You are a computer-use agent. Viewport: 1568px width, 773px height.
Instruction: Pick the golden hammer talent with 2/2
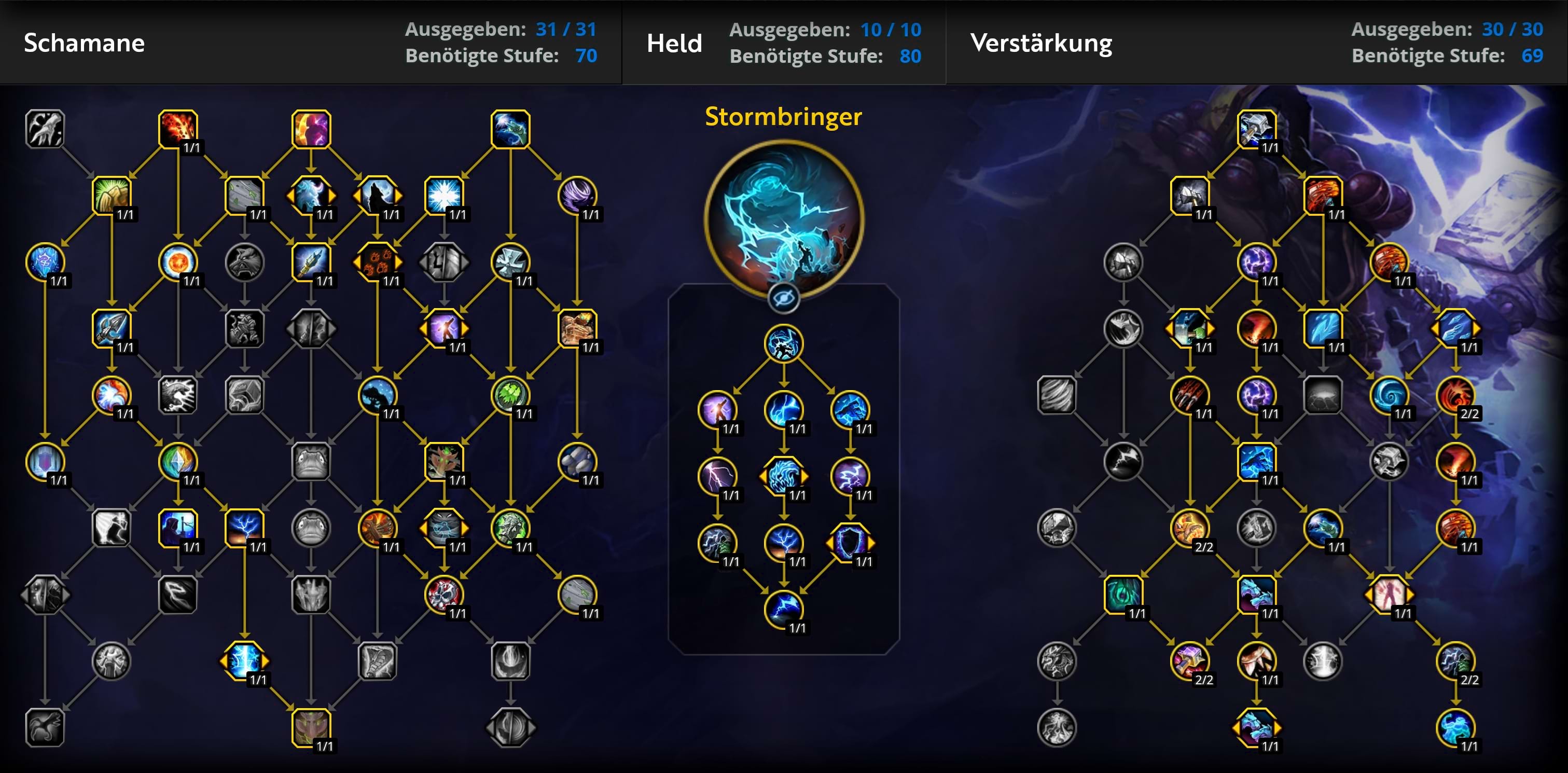coord(1189,660)
